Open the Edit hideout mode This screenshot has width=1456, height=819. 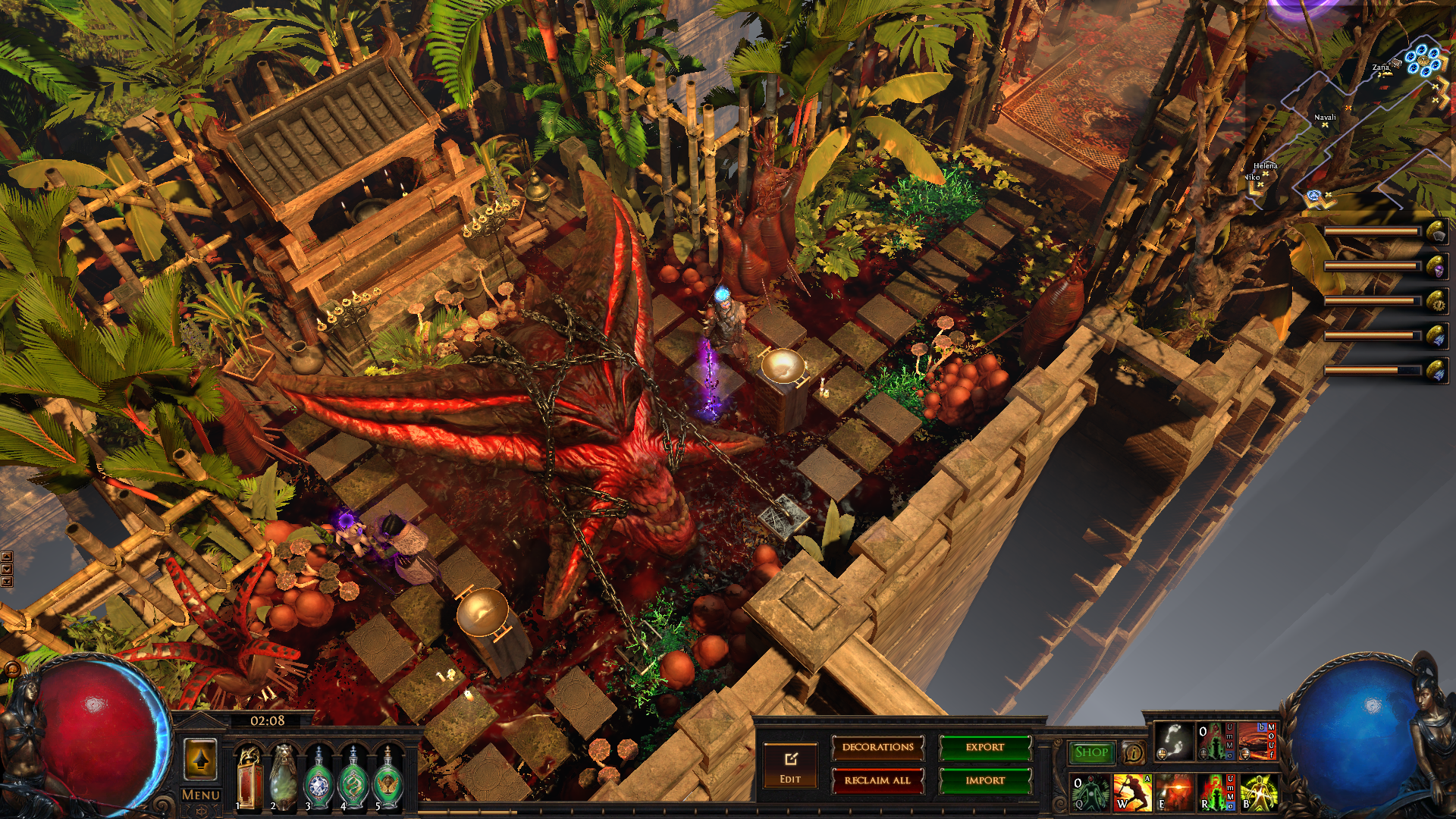(790, 766)
